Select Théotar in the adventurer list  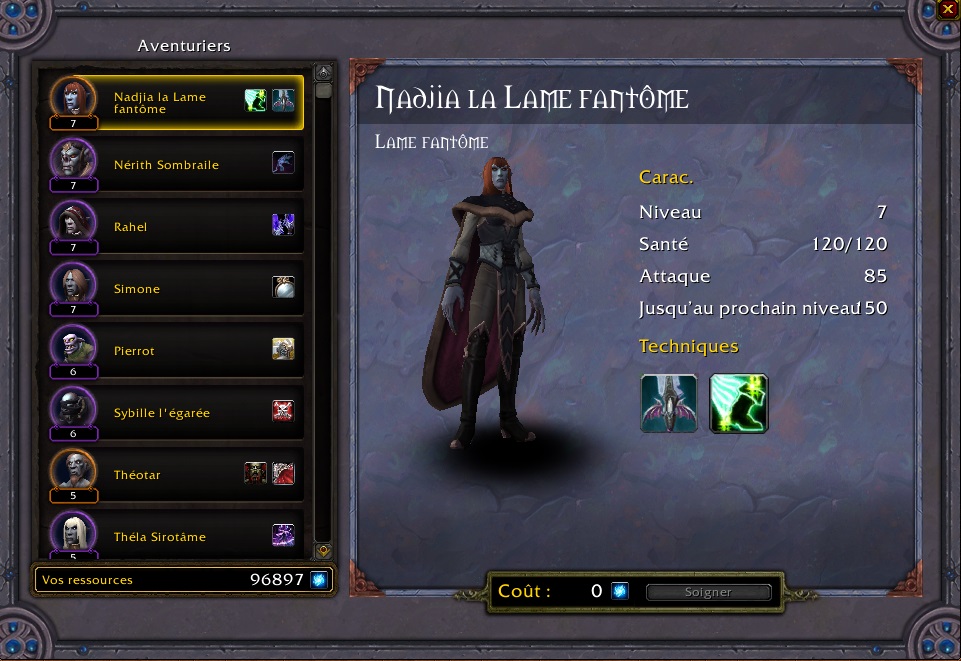point(137,475)
